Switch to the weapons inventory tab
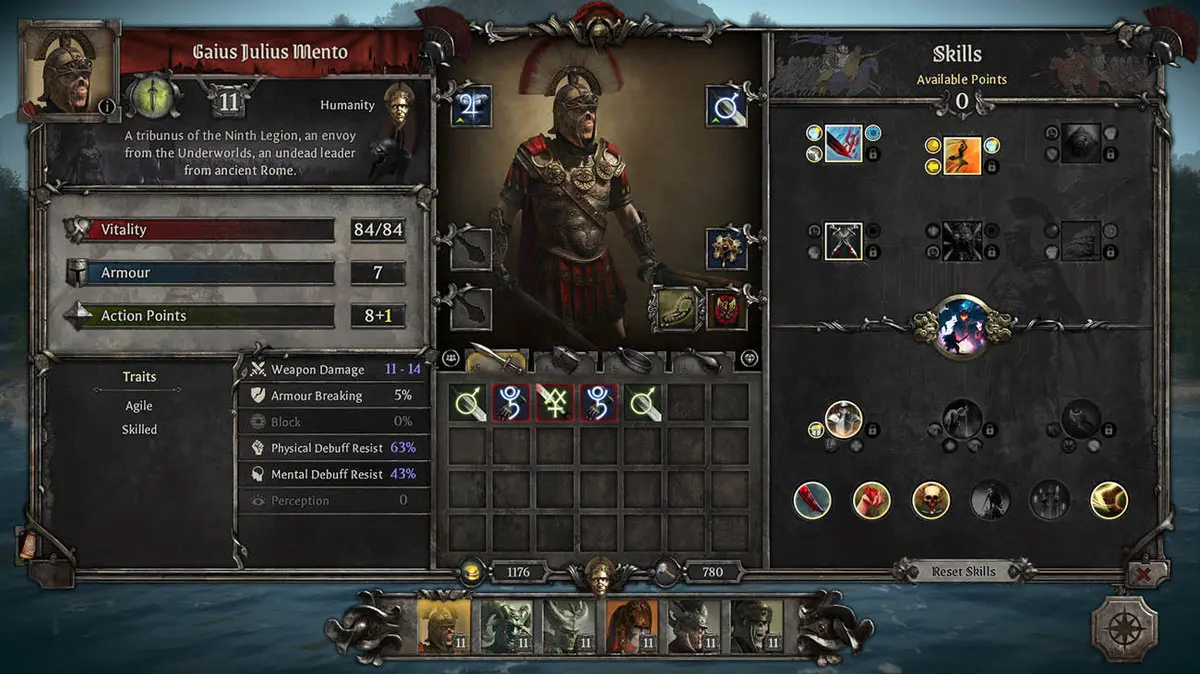 [494, 358]
